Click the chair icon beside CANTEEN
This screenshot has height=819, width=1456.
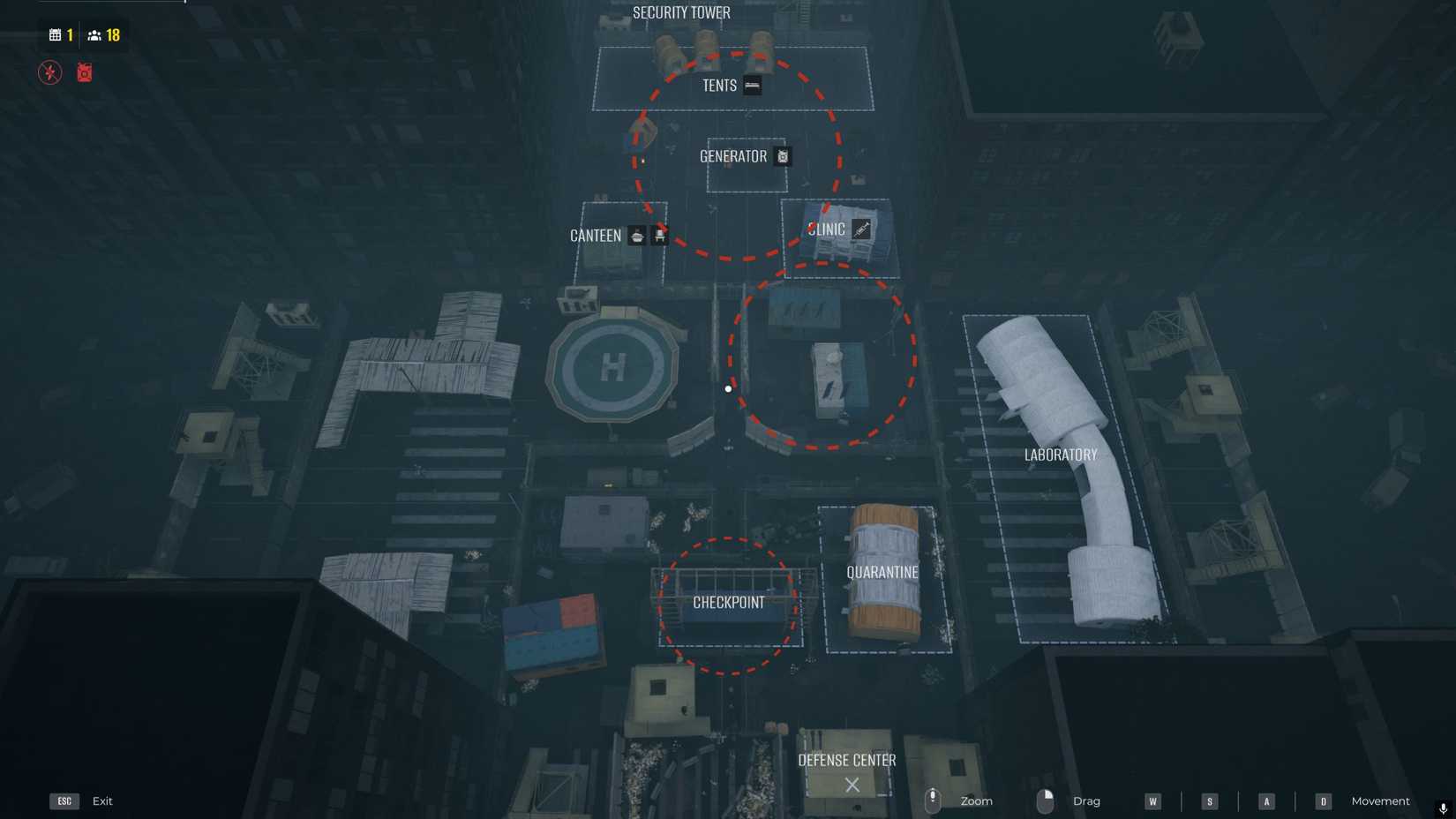click(660, 236)
